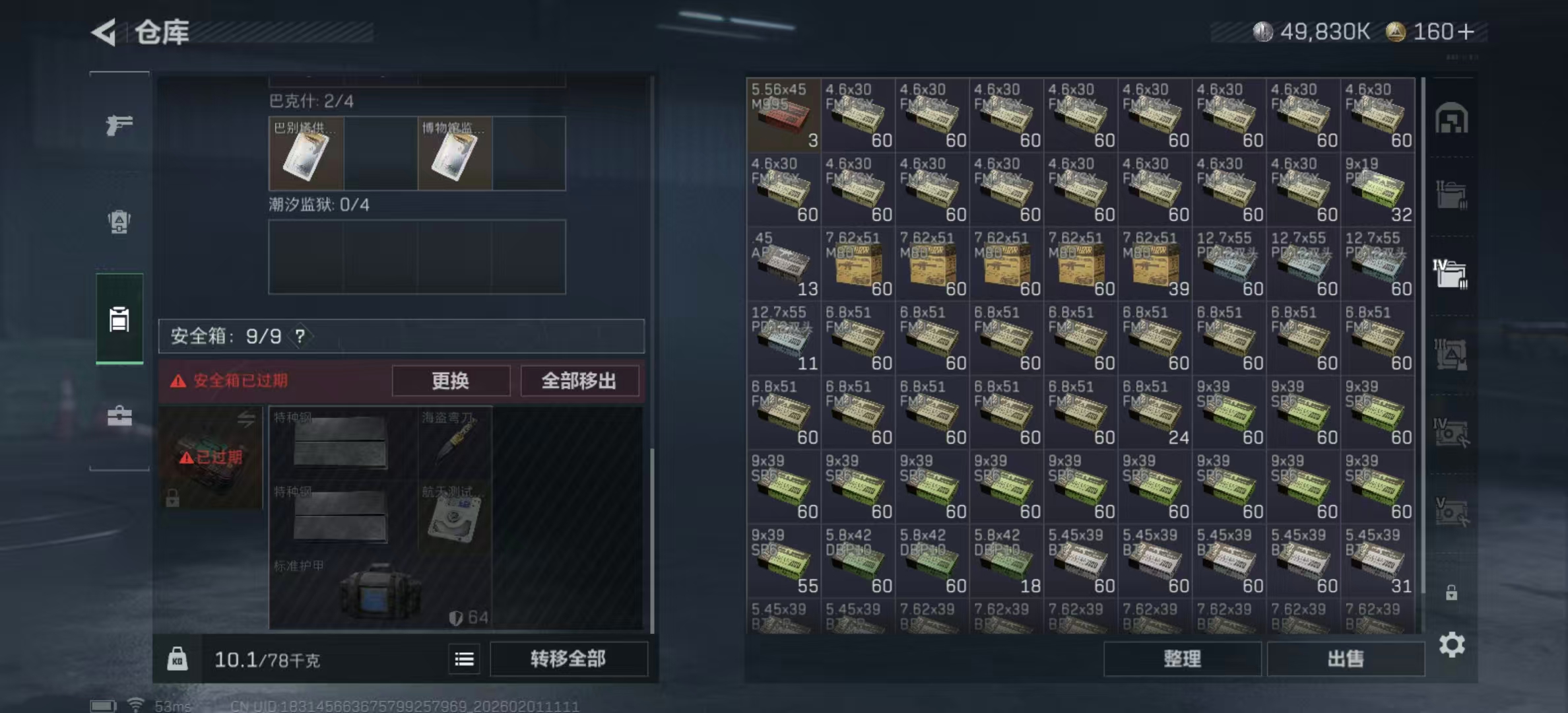Click the expired safe box thumbnail marked 已过期

209,458
